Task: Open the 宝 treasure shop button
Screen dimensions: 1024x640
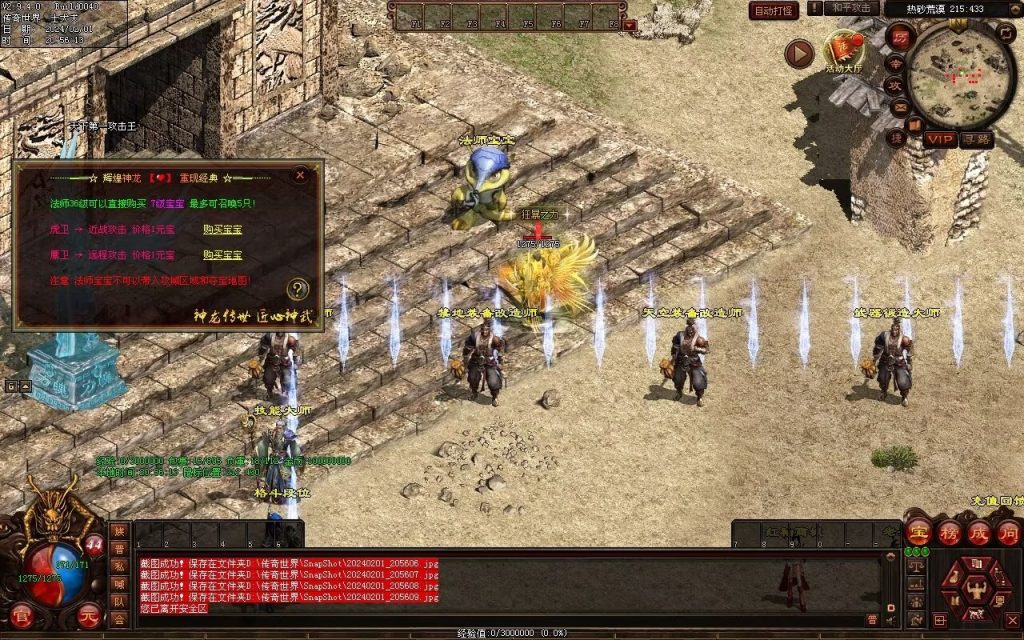Action: (919, 532)
